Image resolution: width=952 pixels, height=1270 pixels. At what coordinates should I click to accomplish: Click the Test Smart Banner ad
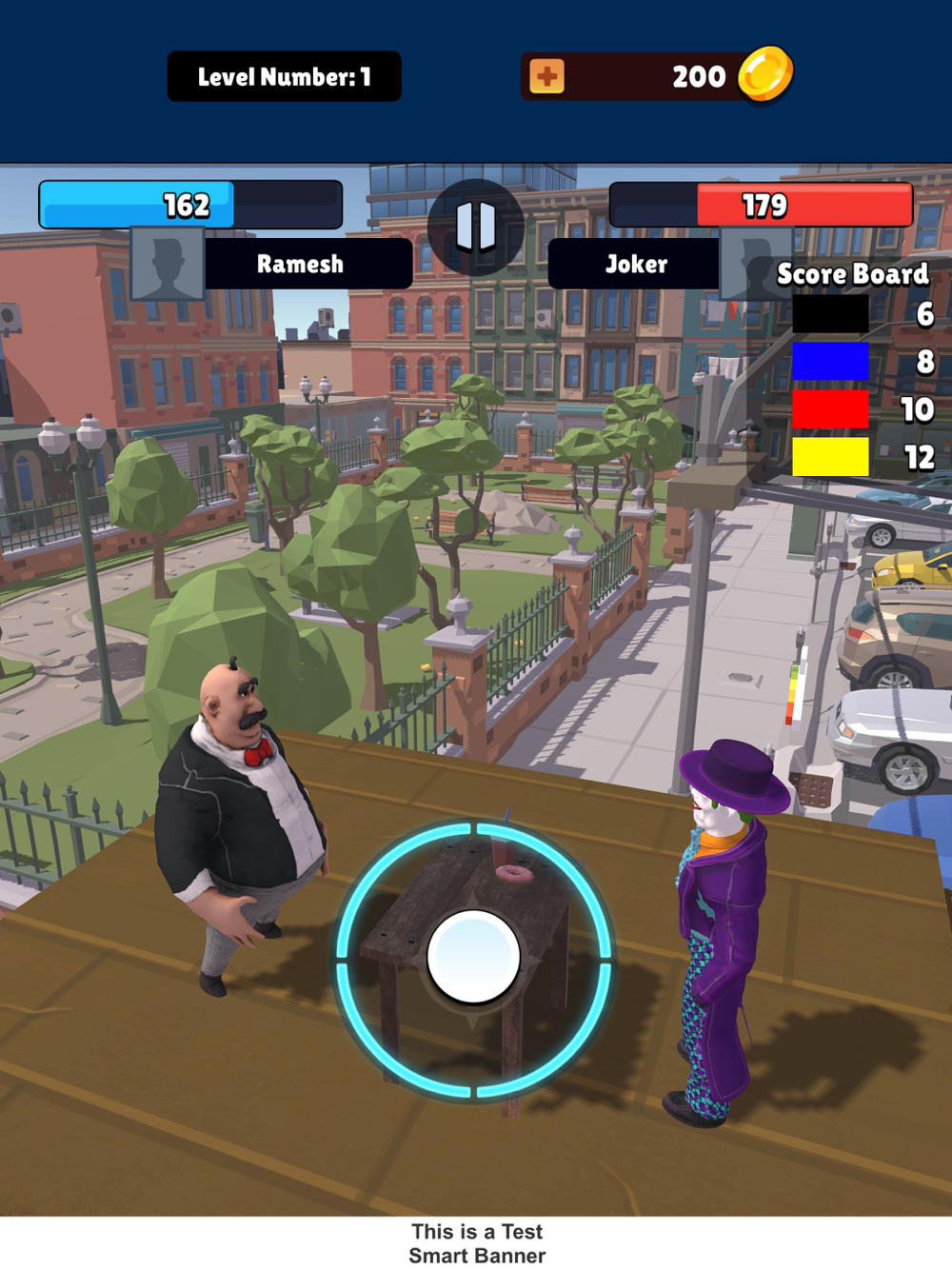tap(476, 1243)
